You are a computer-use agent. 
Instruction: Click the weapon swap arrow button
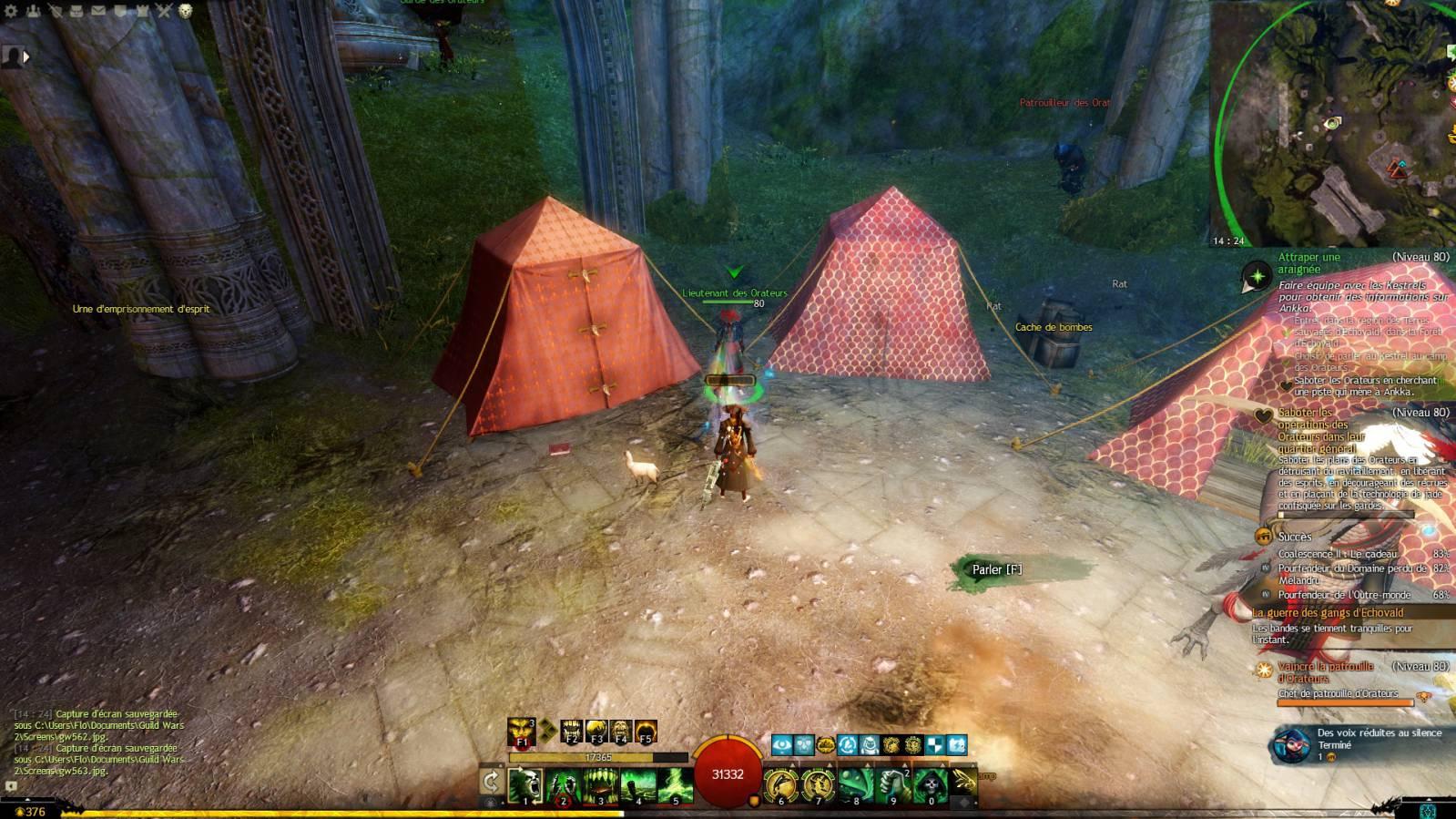pyautogui.click(x=491, y=783)
